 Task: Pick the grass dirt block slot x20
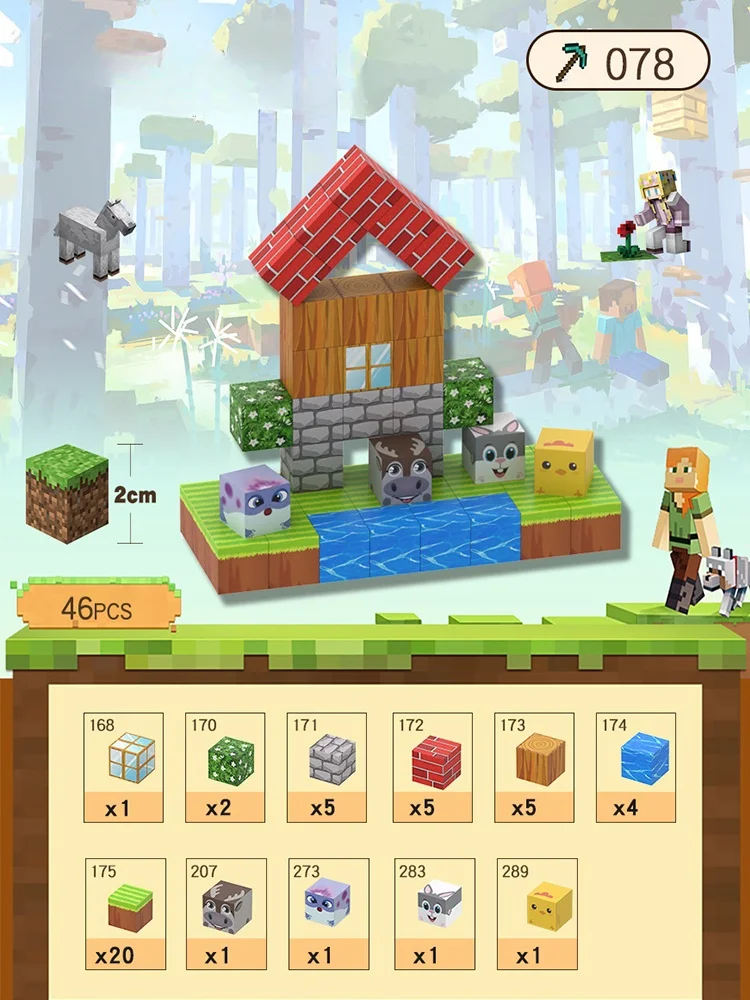[124, 914]
